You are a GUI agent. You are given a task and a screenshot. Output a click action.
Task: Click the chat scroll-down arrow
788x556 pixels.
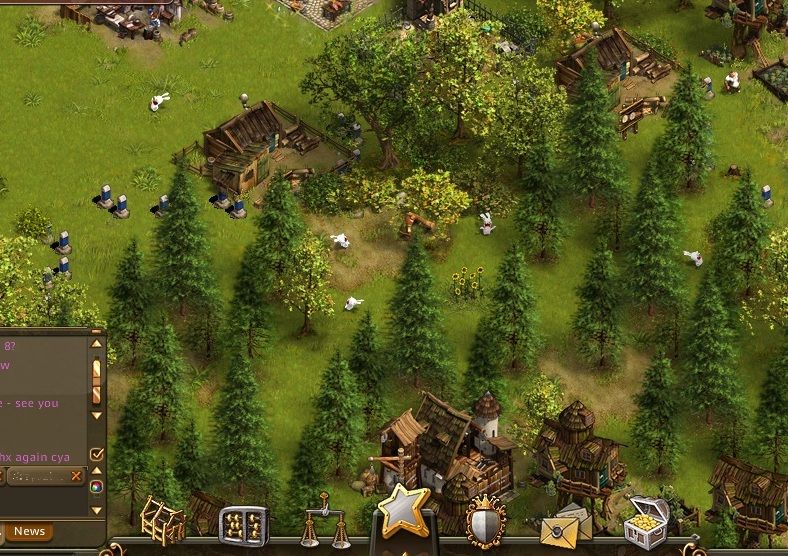(97, 413)
